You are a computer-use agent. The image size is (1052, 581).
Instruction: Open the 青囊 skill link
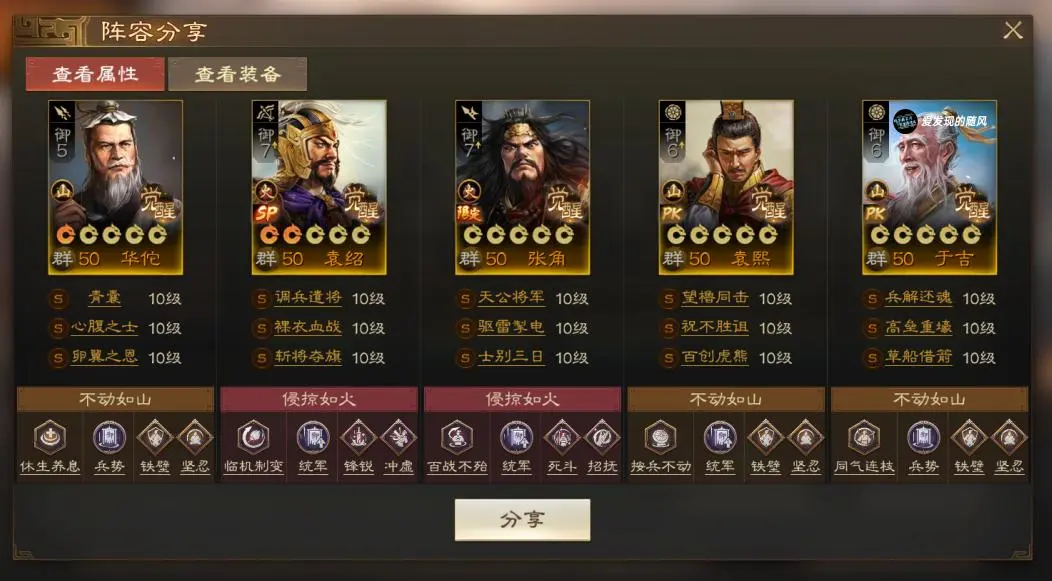pyautogui.click(x=103, y=298)
